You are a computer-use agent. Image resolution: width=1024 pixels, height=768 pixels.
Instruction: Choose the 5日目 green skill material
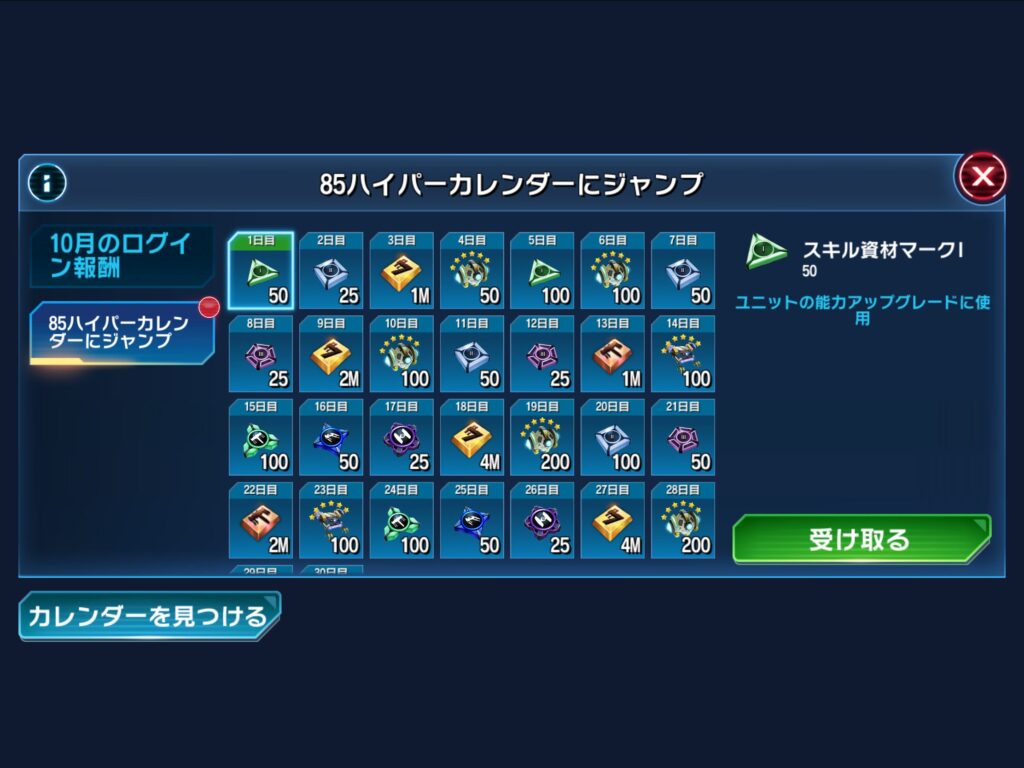pos(542,272)
